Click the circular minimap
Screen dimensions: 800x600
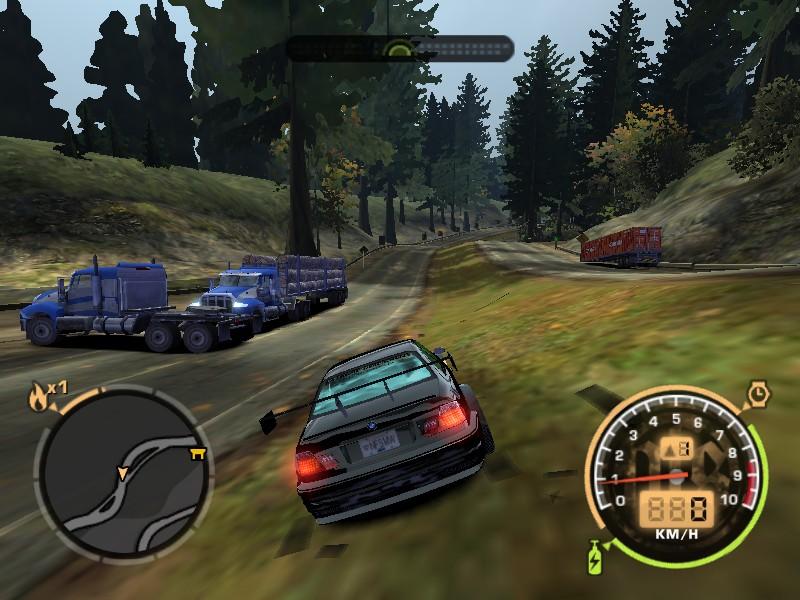point(122,472)
